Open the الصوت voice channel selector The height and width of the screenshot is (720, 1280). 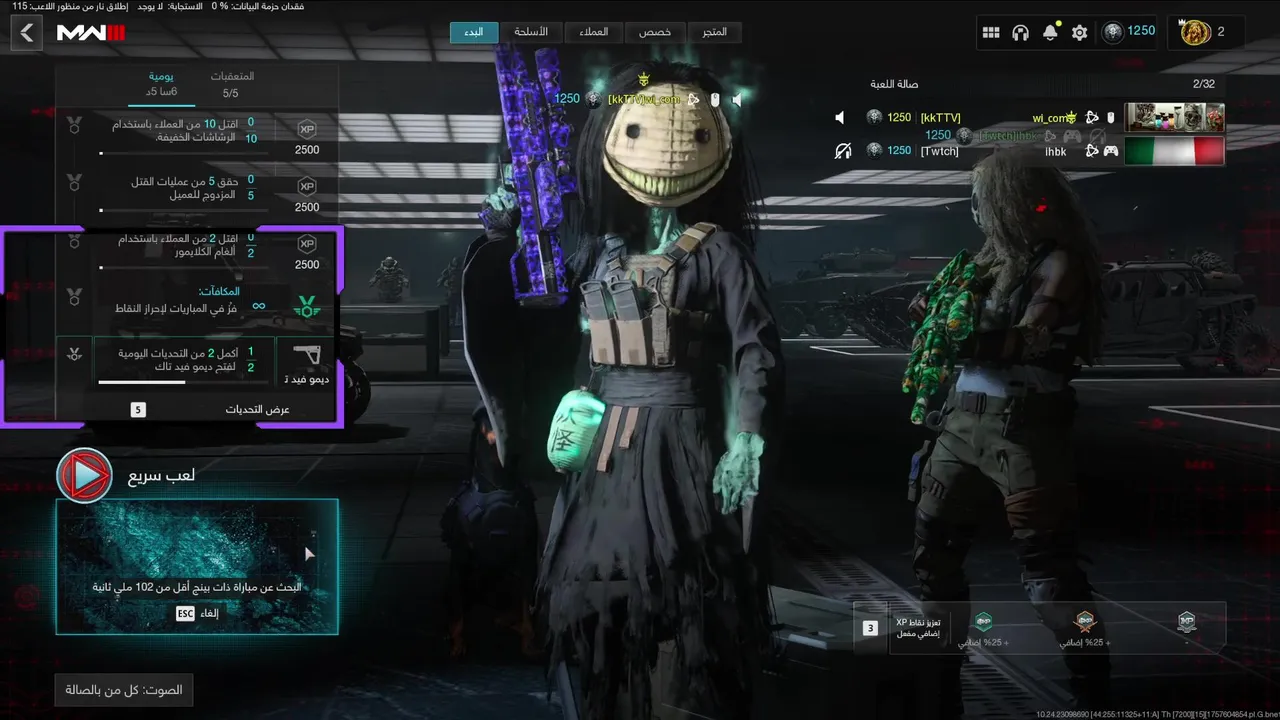(124, 690)
